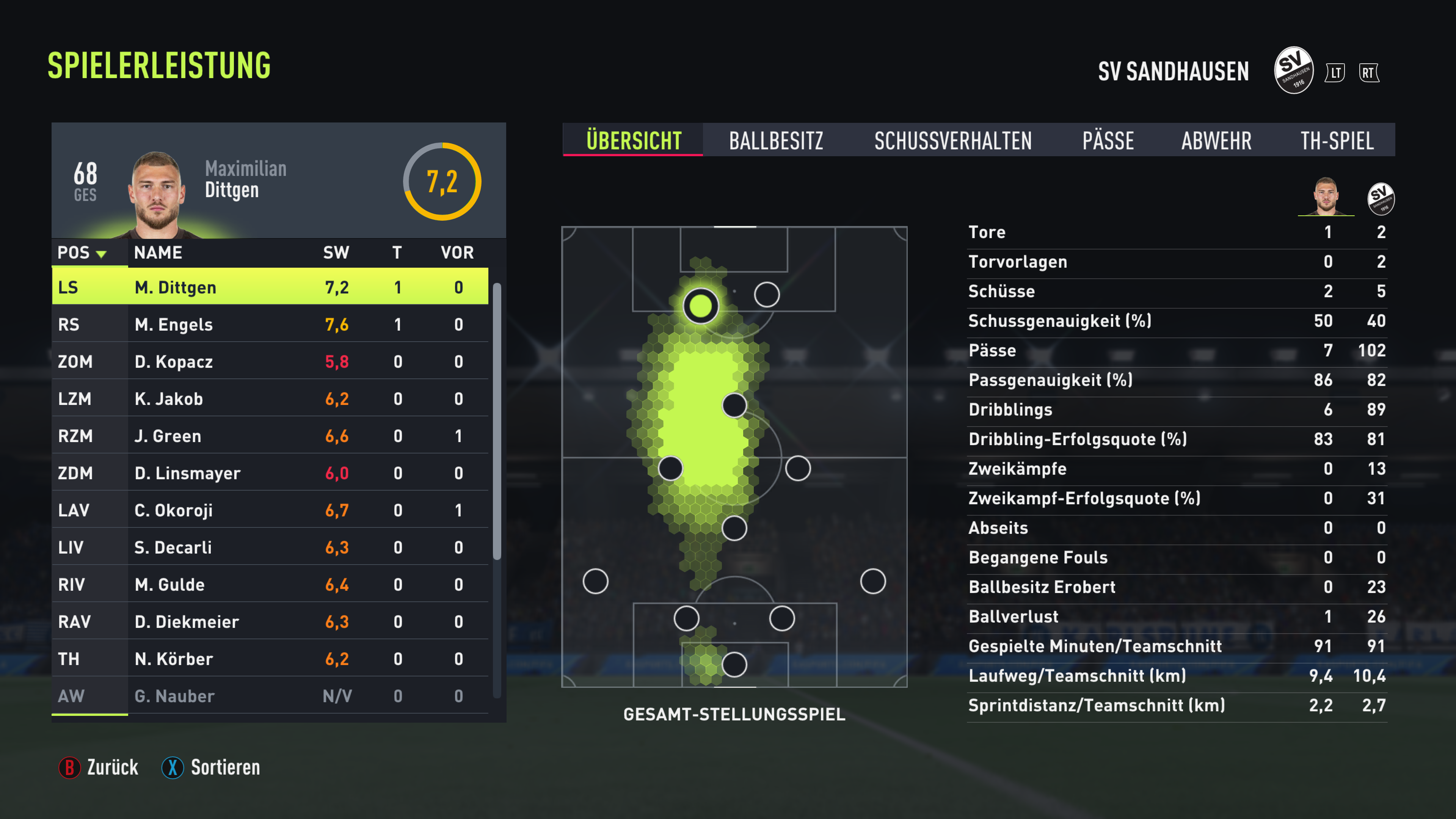Switch to the Ballbesitz tab

[x=775, y=140]
